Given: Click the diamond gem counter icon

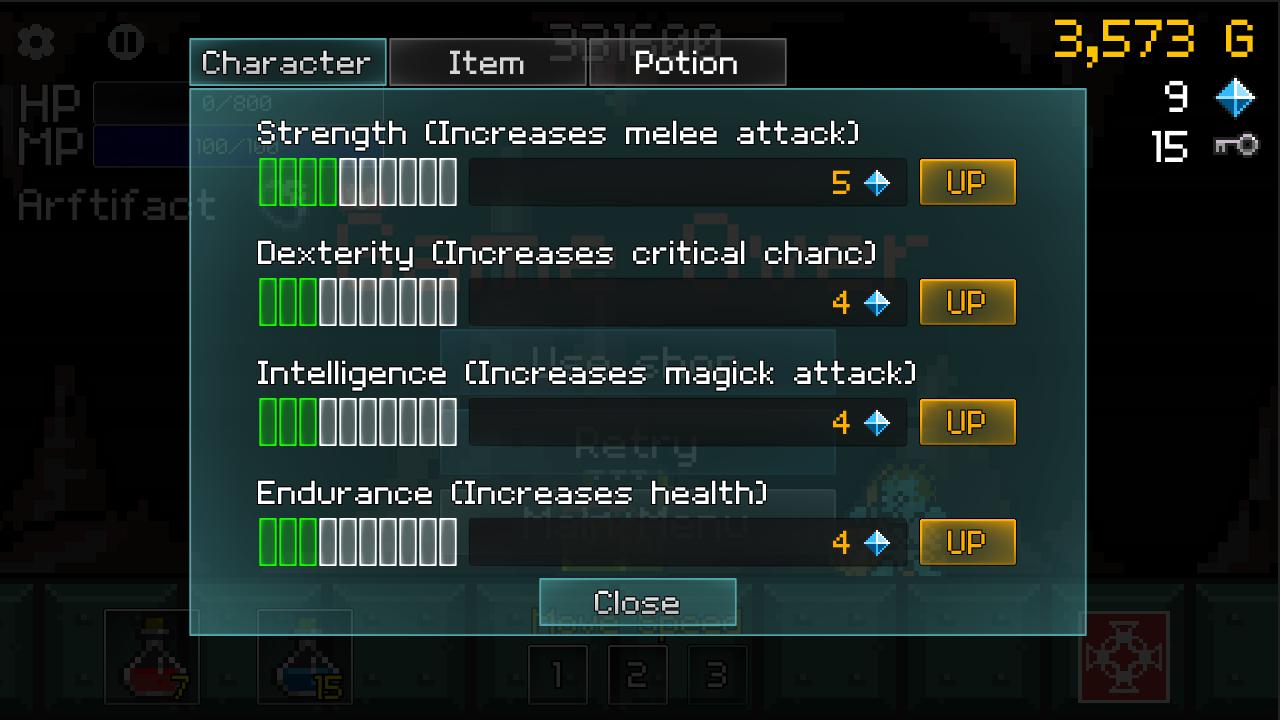Looking at the screenshot, I should pos(1234,97).
